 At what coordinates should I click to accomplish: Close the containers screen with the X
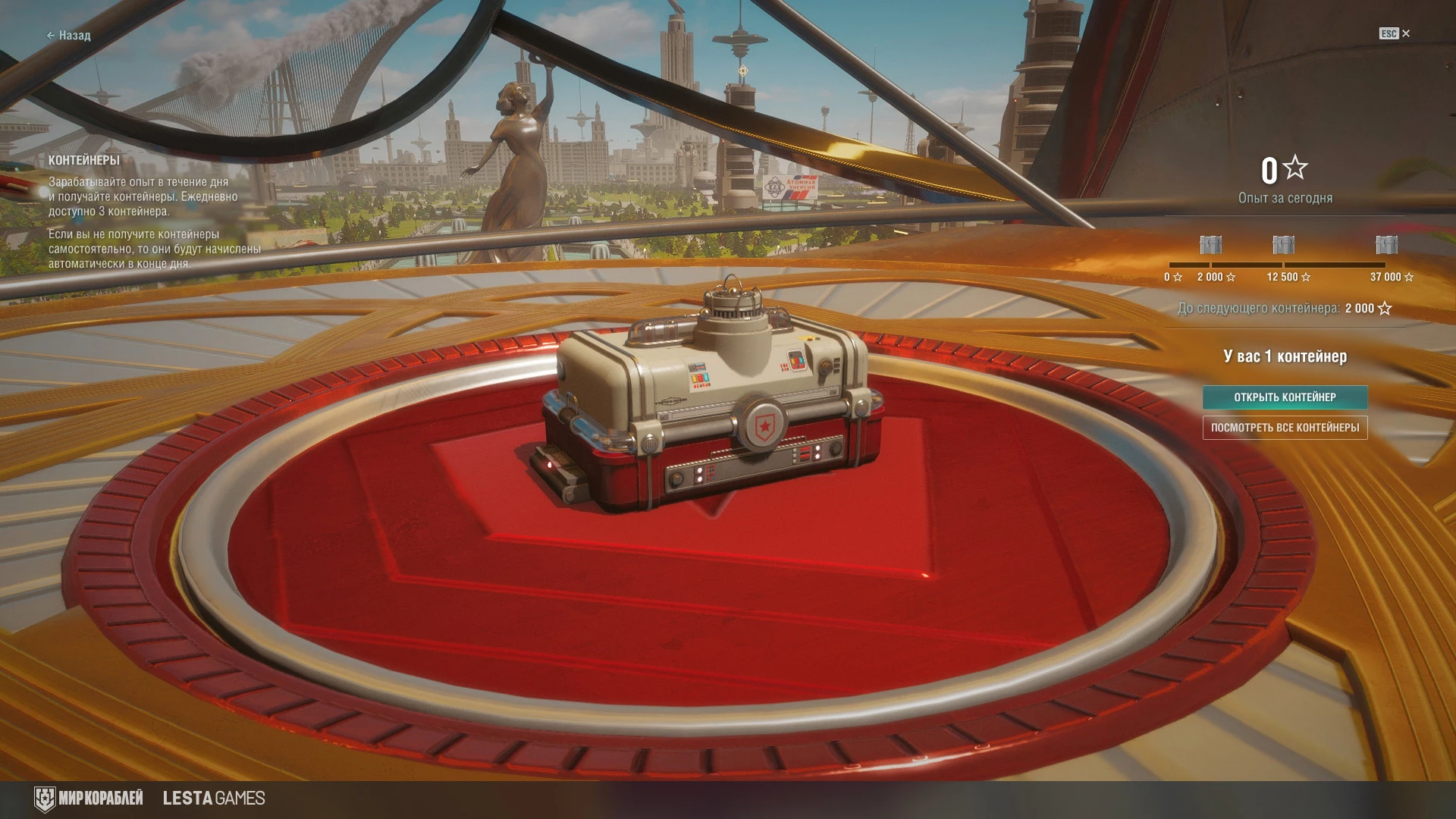1405,33
